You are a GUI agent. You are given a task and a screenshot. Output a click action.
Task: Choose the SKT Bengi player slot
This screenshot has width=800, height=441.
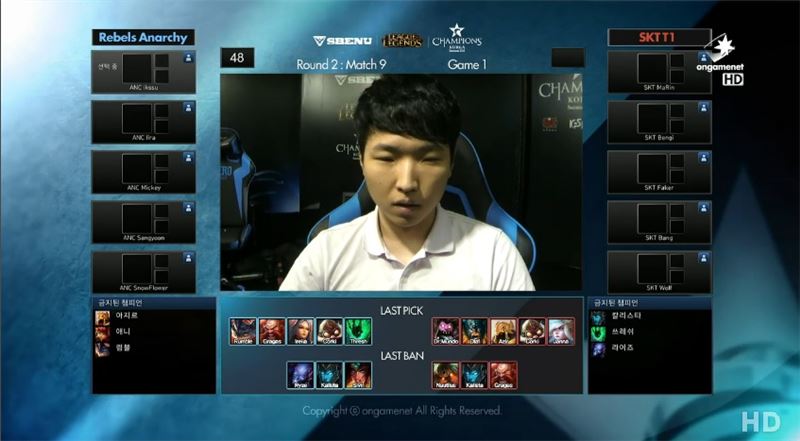pyautogui.click(x=660, y=122)
